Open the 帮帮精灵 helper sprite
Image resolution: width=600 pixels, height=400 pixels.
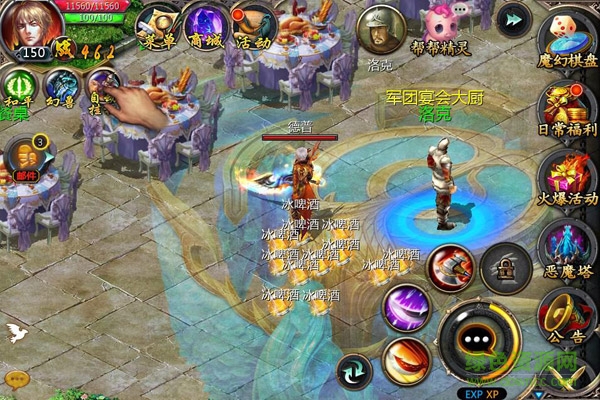442,24
